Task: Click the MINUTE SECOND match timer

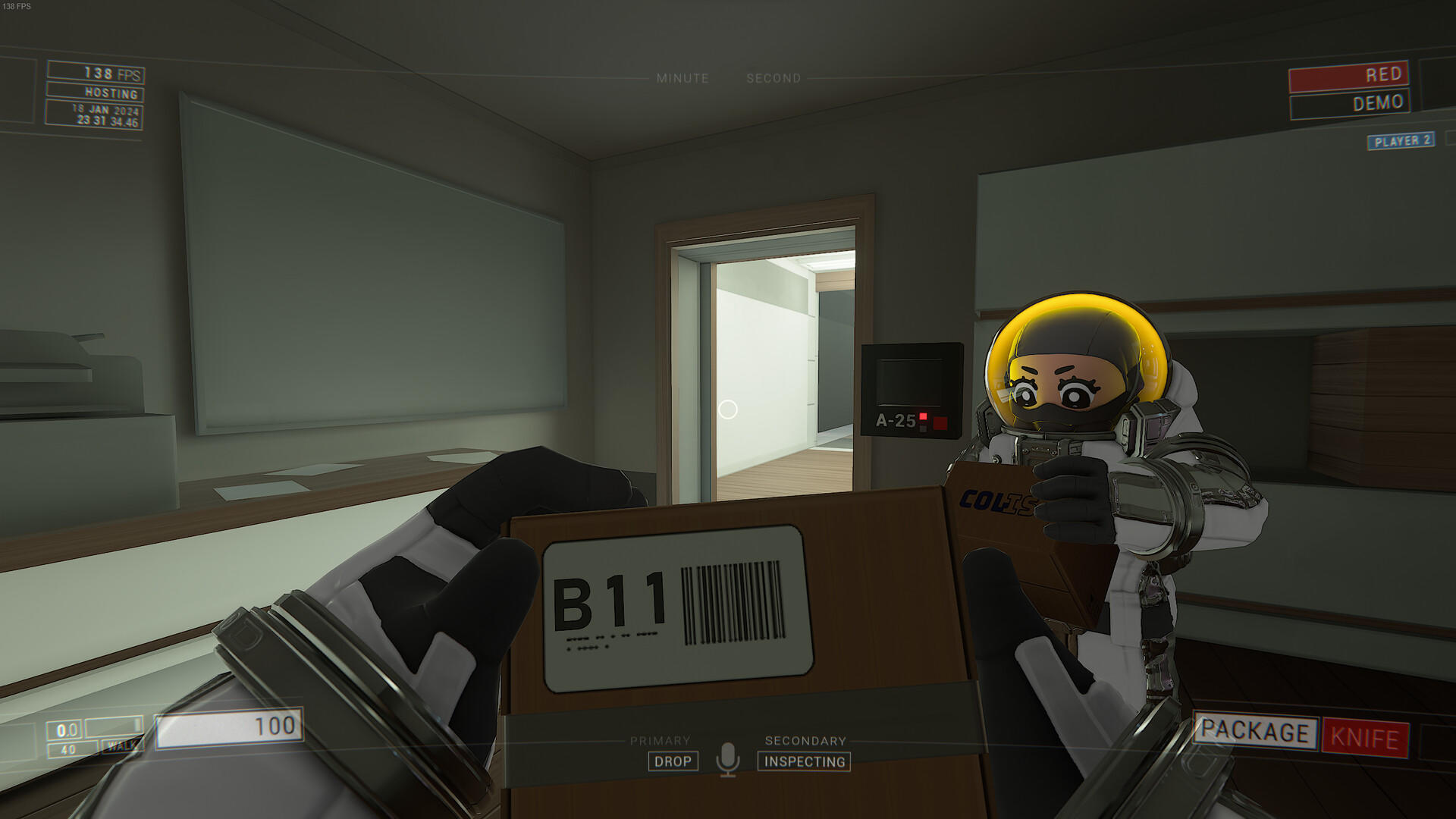Action: tap(730, 77)
